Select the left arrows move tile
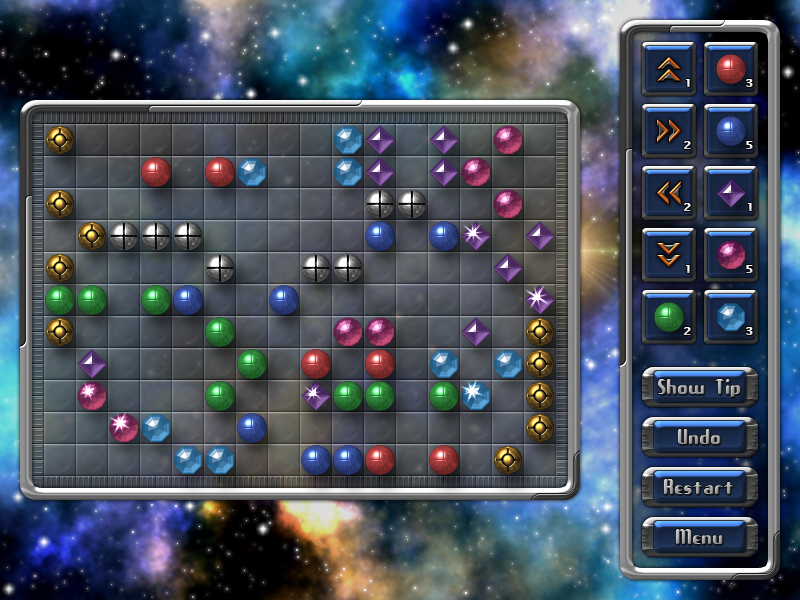 point(668,193)
